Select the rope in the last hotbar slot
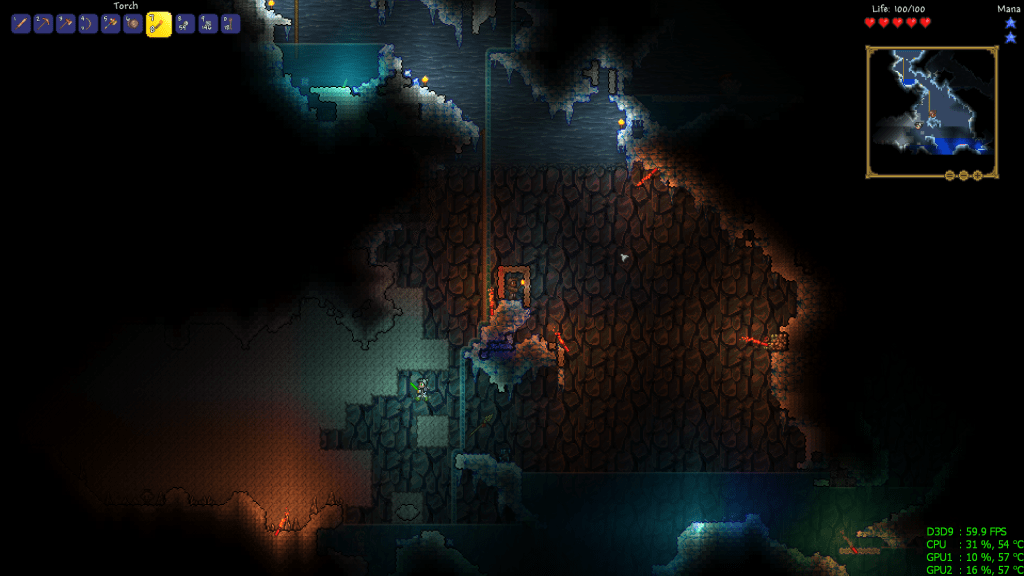 pyautogui.click(x=230, y=24)
